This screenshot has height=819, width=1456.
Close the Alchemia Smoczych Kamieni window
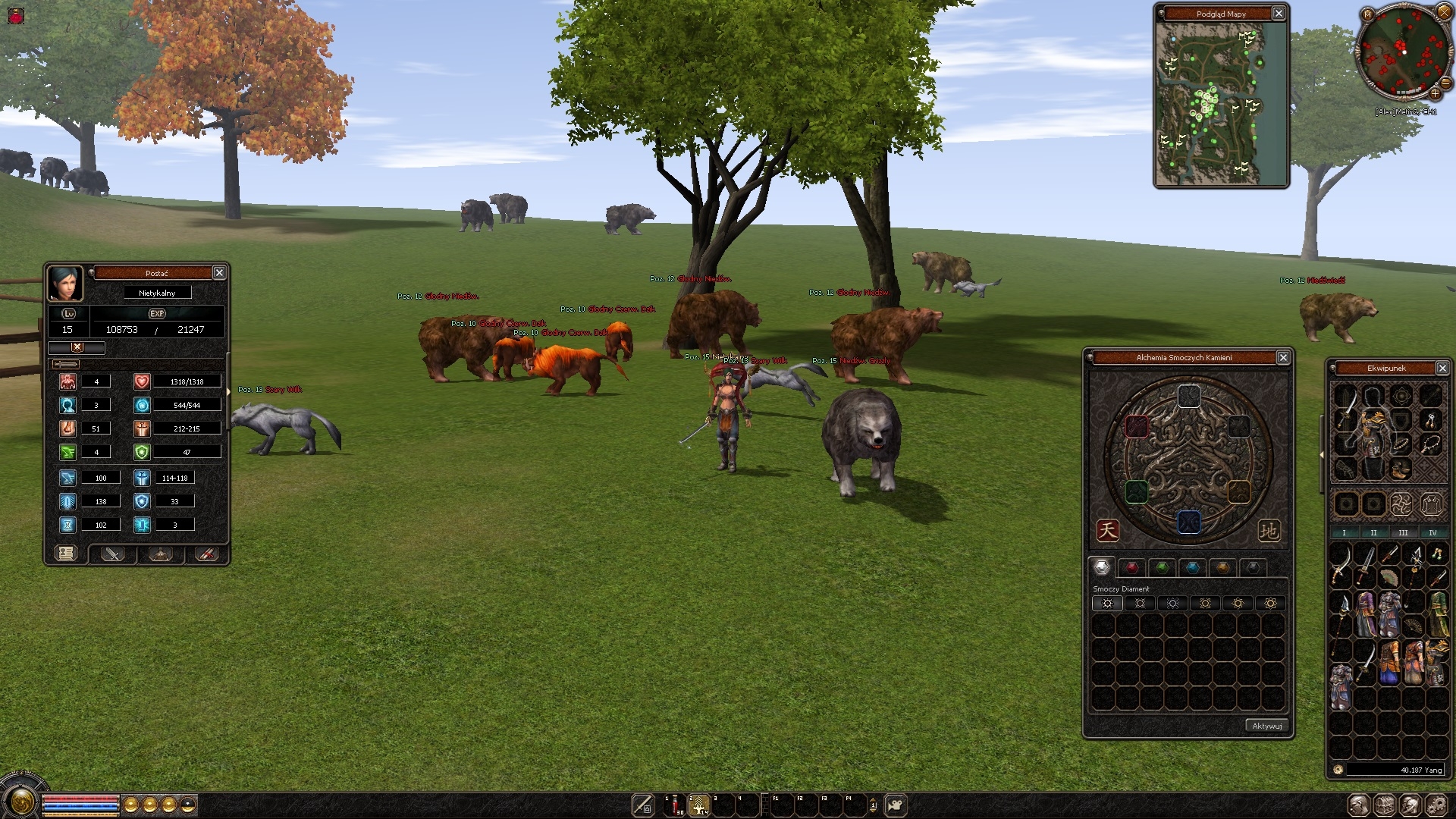coord(1283,358)
